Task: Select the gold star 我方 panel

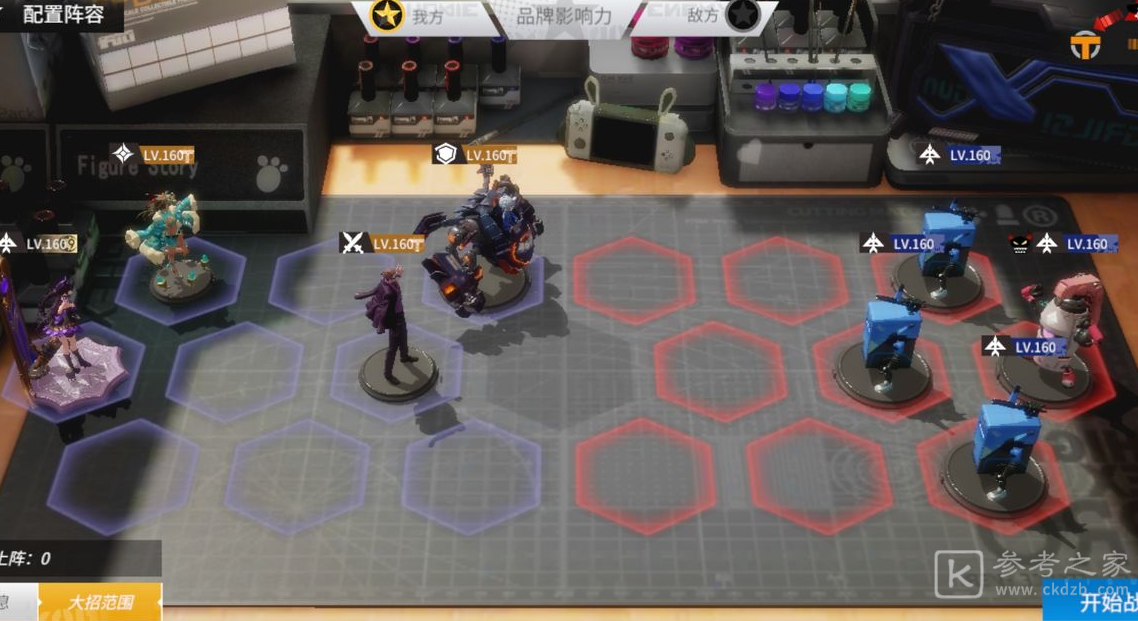Action: [x=410, y=16]
